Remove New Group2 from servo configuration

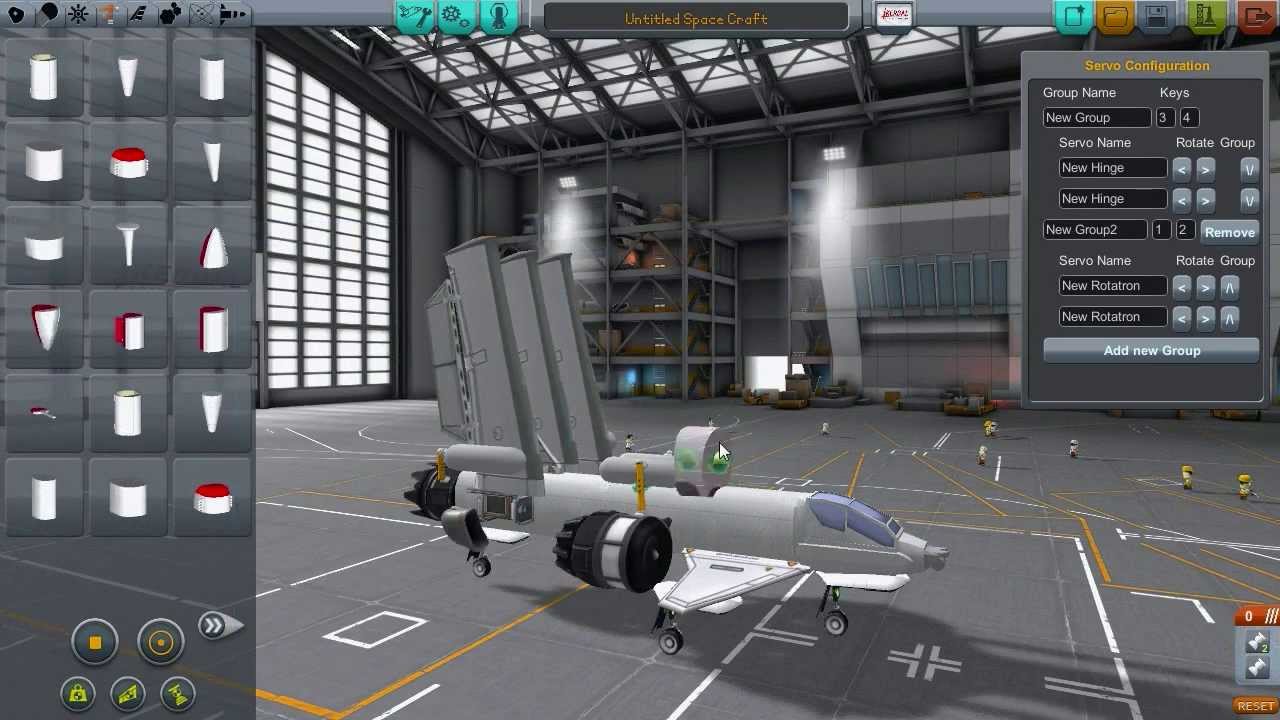coord(1229,232)
